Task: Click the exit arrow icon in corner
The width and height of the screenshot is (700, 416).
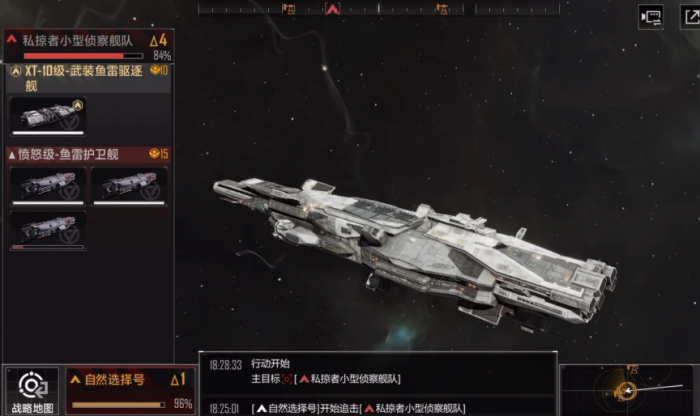Action: click(689, 17)
